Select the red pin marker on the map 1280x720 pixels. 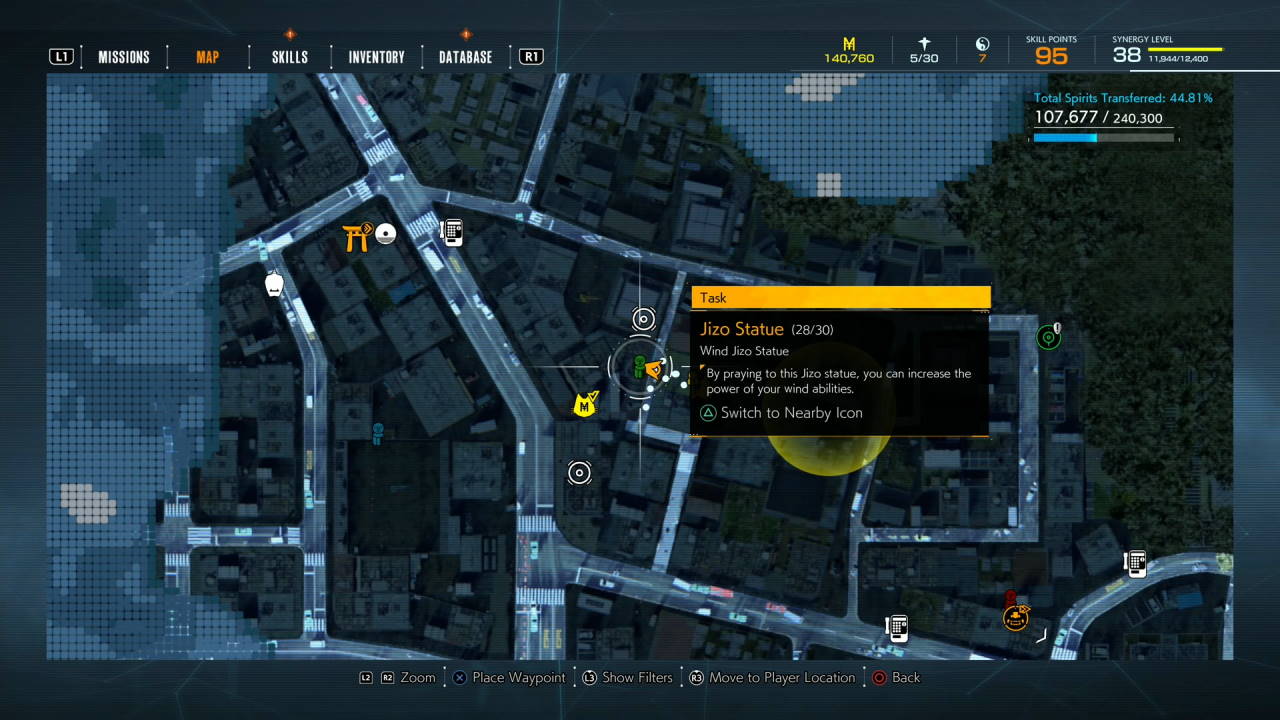1010,598
